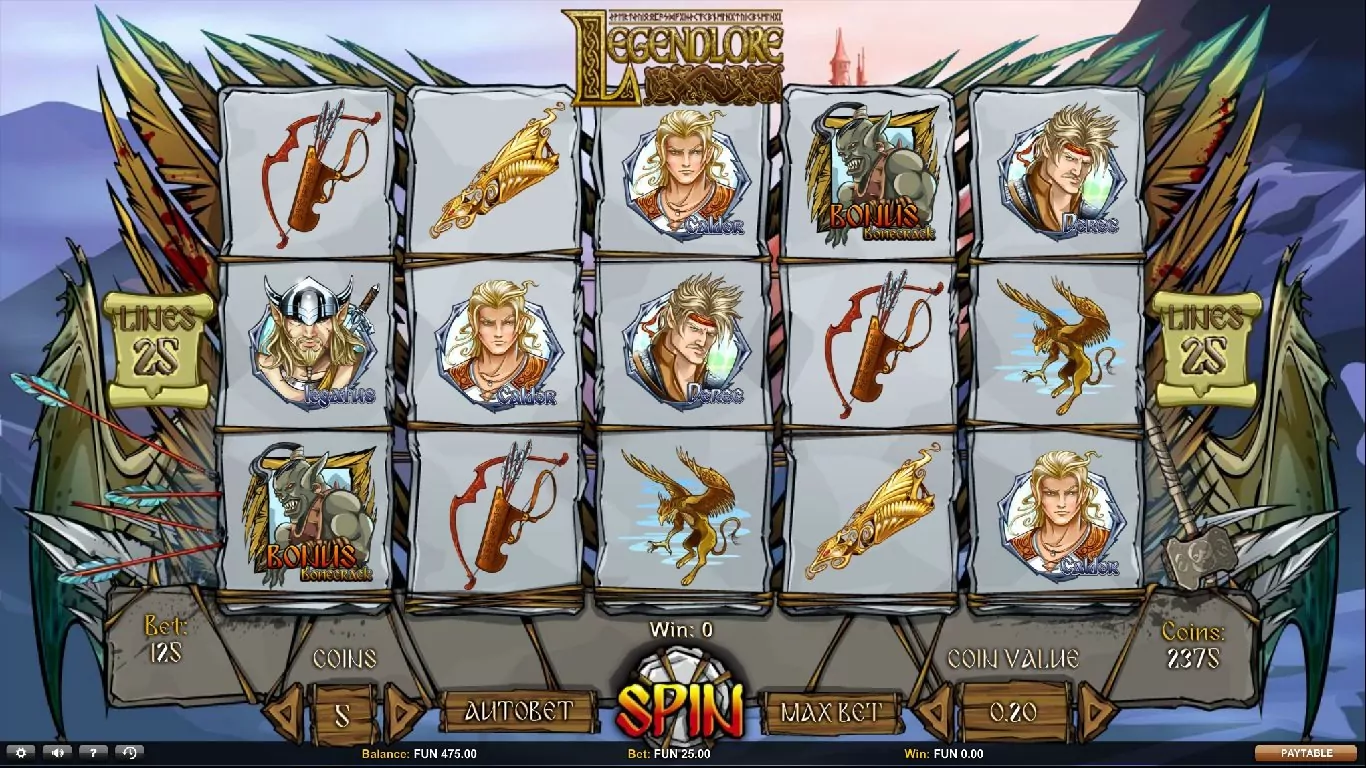This screenshot has height=768, width=1366.
Task: Show help via the question mark icon
Action: (x=93, y=753)
